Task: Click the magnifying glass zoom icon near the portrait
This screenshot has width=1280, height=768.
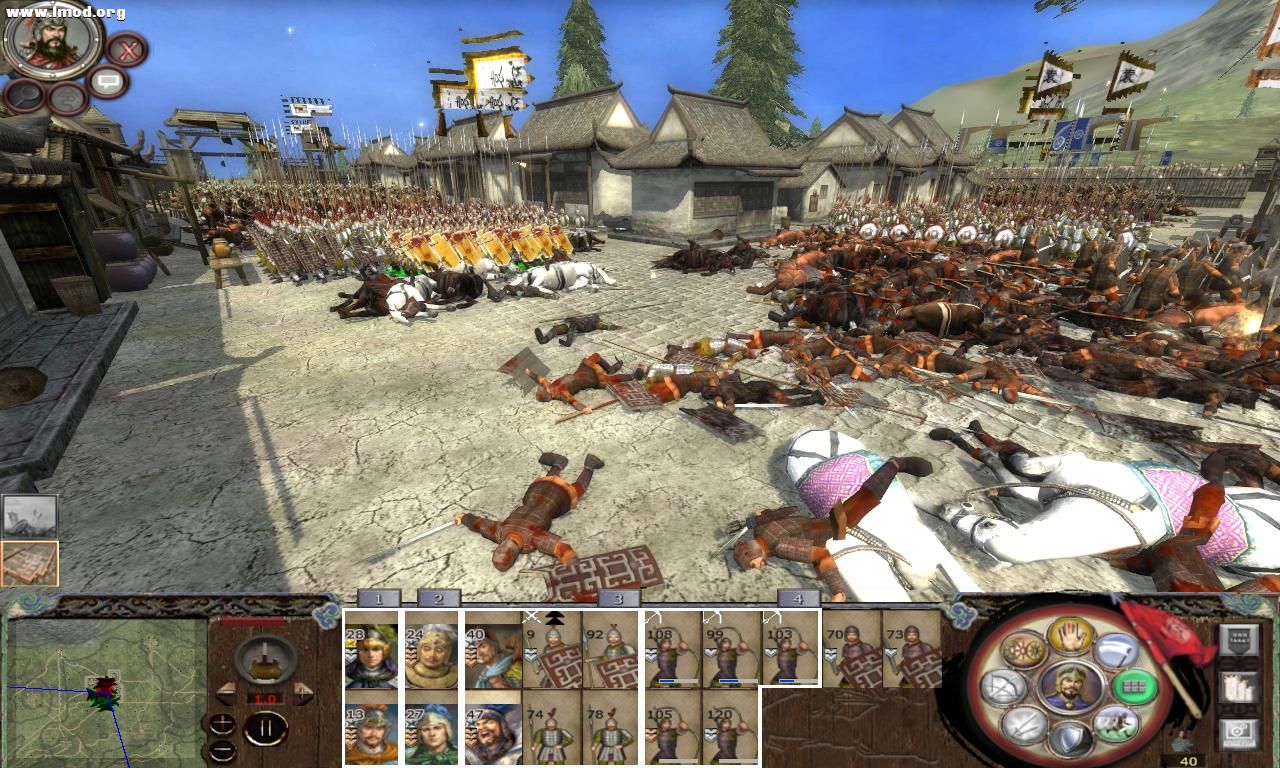Action: [x=23, y=97]
